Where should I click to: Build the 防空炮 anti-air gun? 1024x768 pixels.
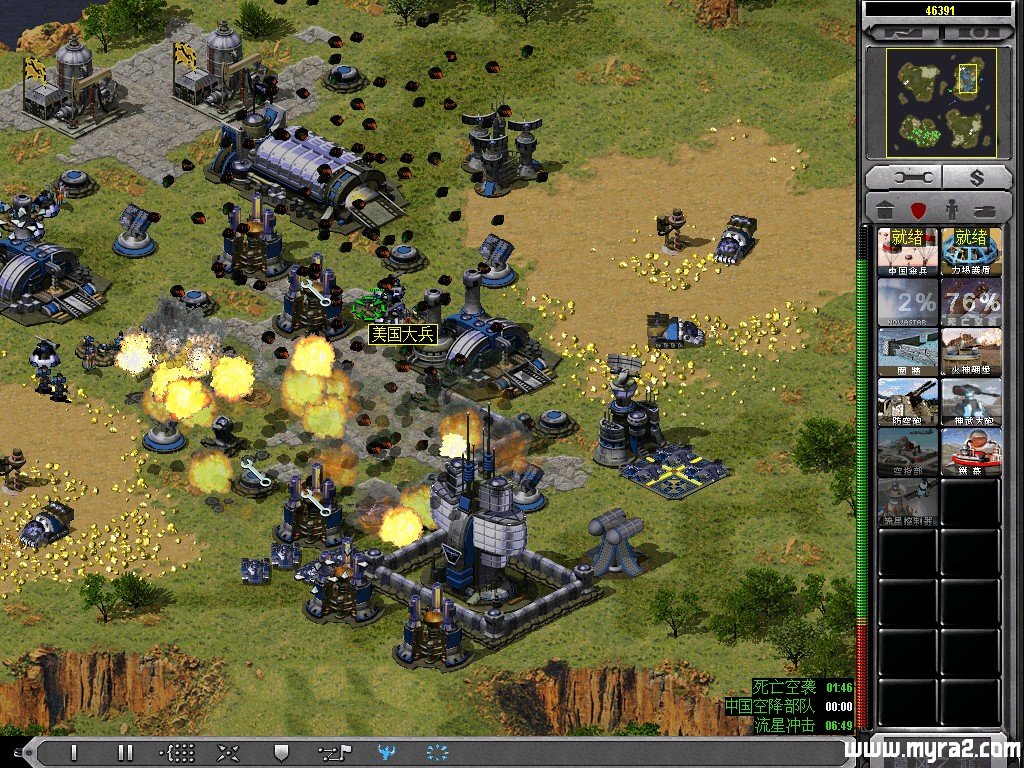pos(908,401)
